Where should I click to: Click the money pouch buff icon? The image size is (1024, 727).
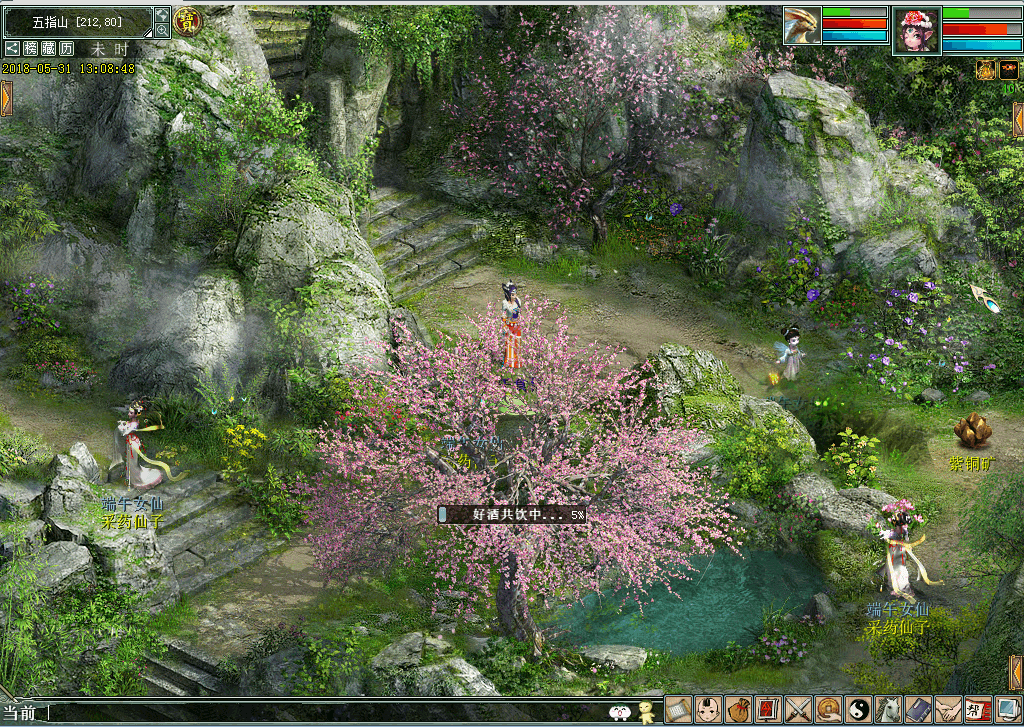coord(985,69)
